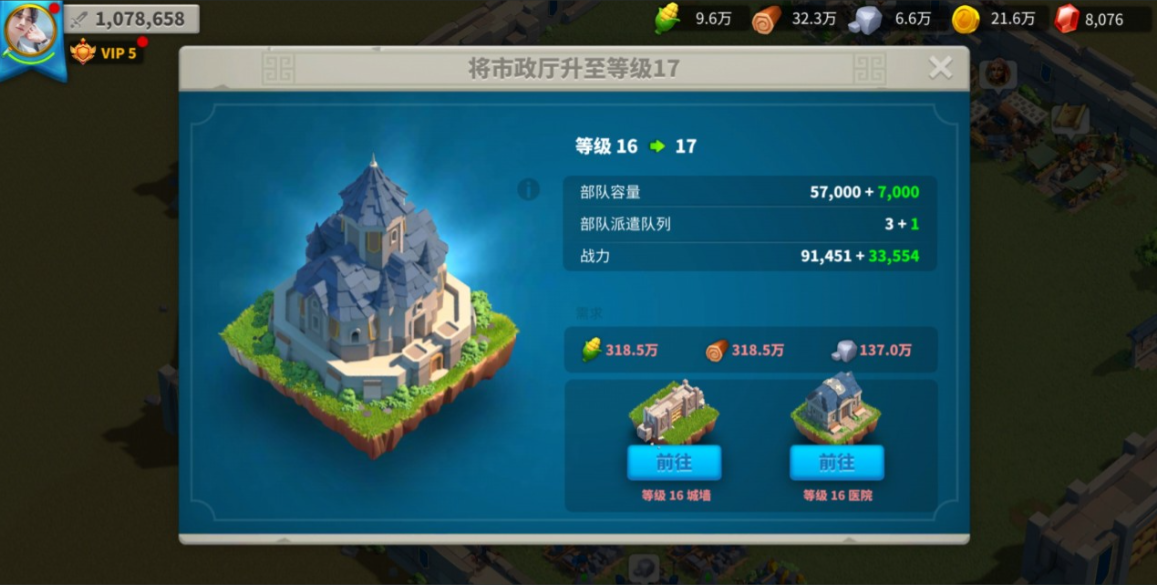Viewport: 1157px width, 585px height.
Task: Tap the corn food resource
Action: pyautogui.click(x=693, y=19)
